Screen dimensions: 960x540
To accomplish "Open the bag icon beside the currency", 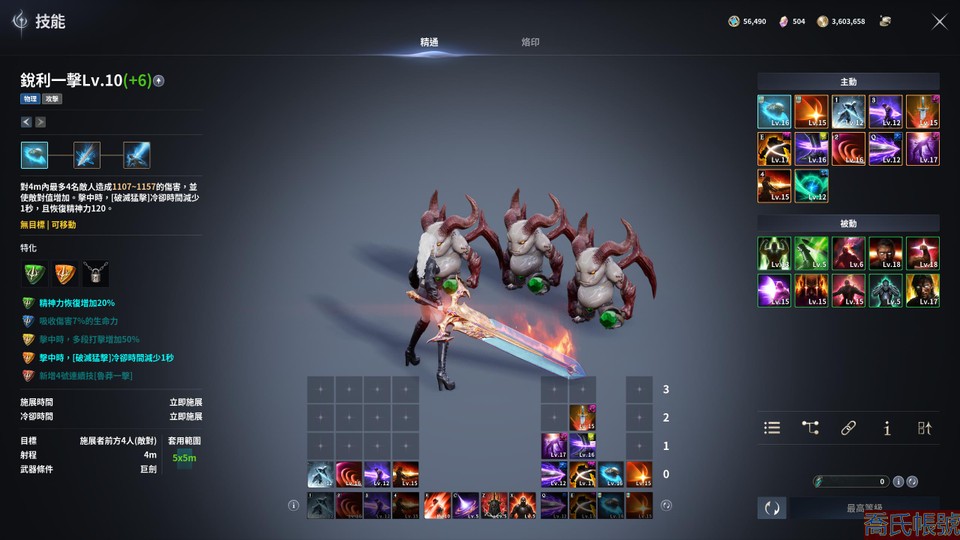I will tap(885, 21).
